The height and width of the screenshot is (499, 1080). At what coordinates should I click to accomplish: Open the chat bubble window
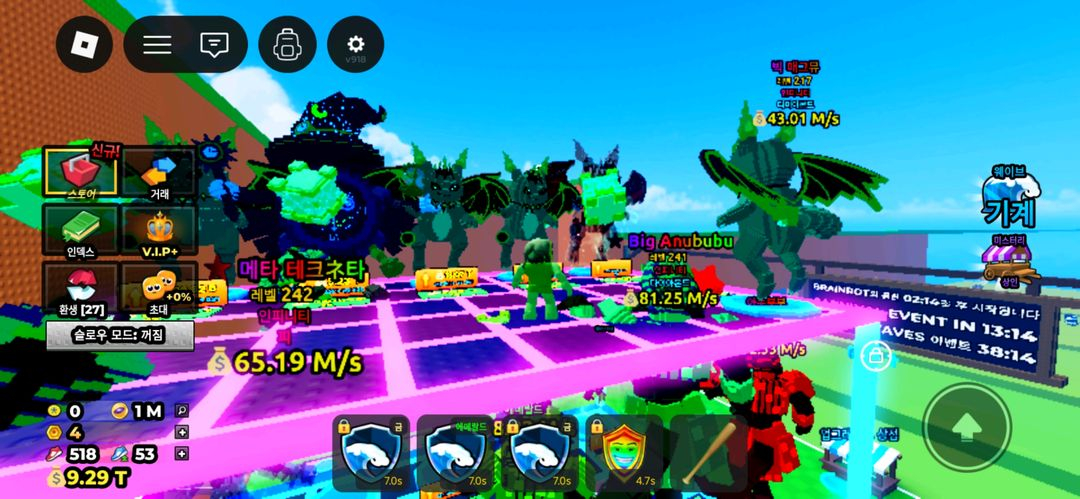click(x=213, y=44)
